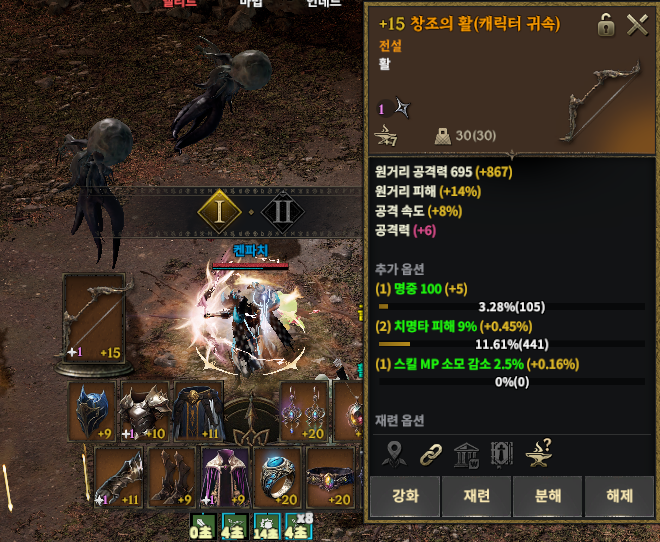Click the anvil with question mark icon

540,452
